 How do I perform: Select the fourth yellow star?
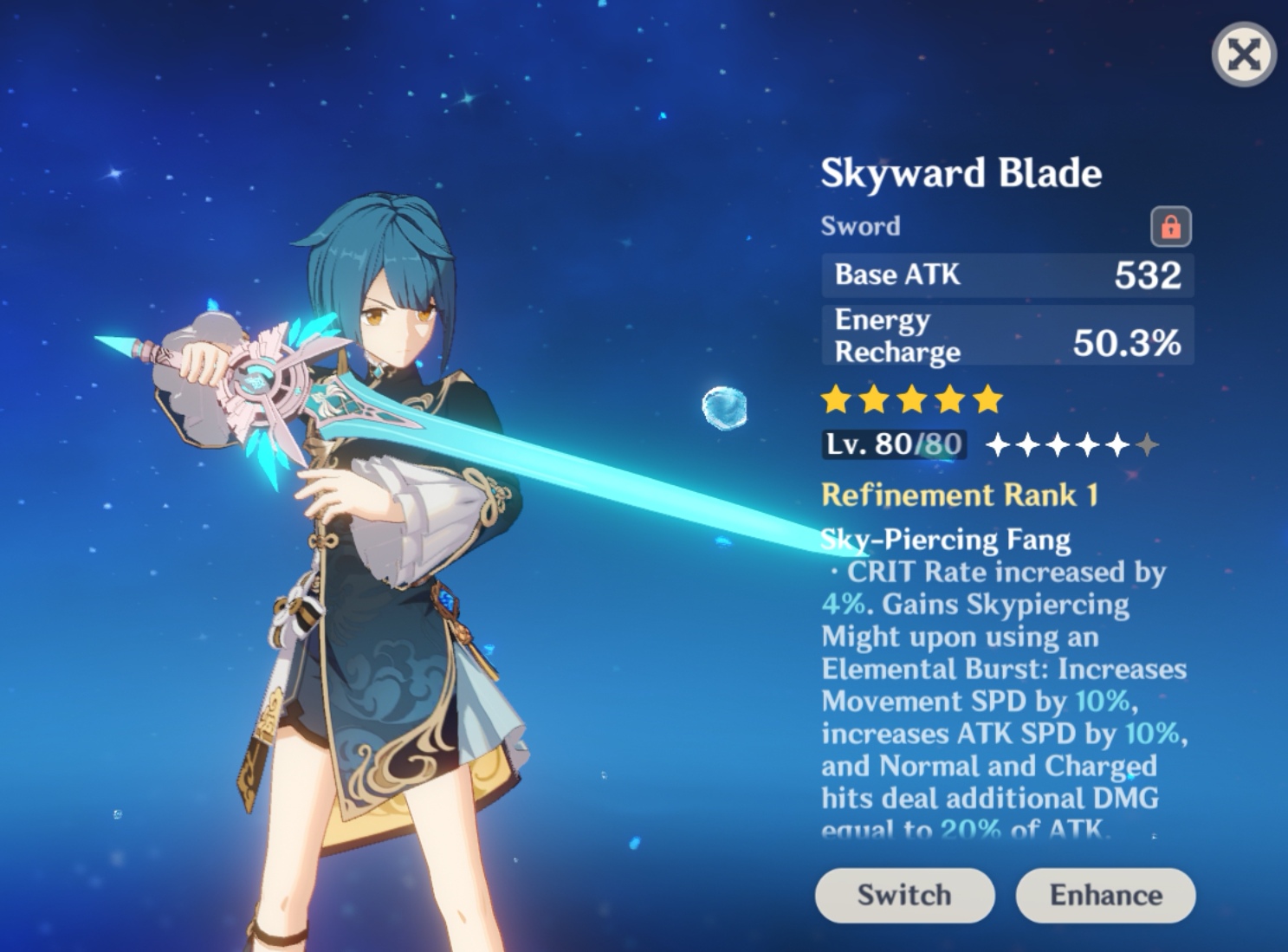[x=951, y=399]
